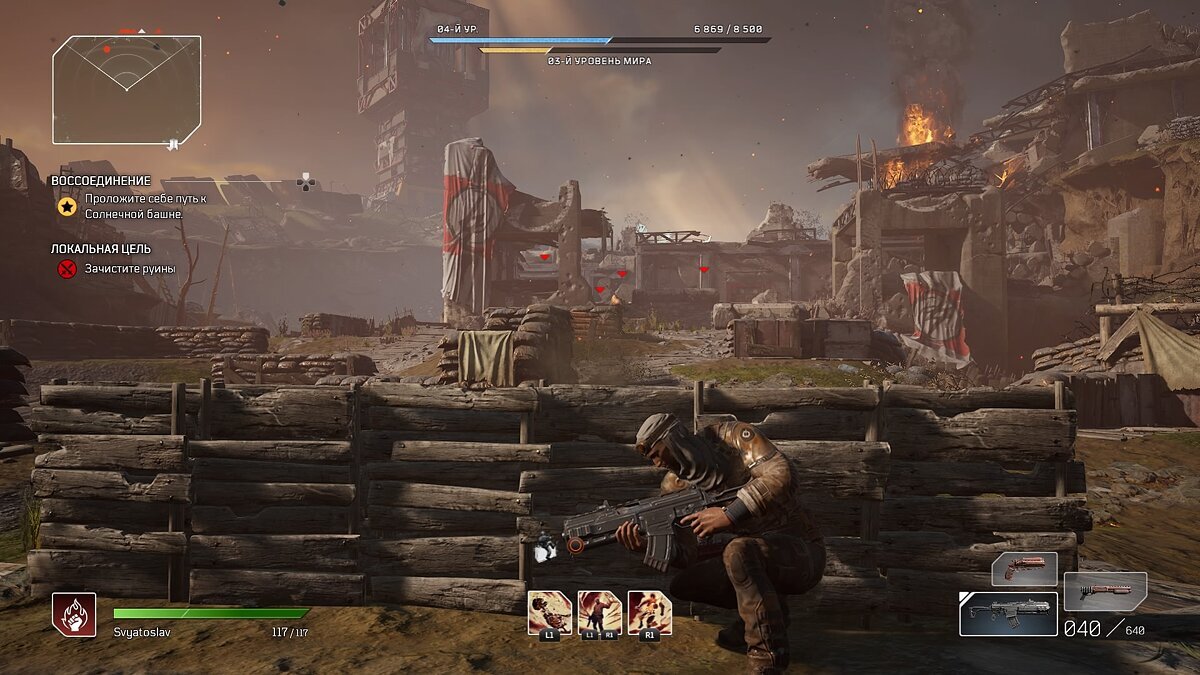The width and height of the screenshot is (1200, 675).
Task: Switch to the pump shotgun slot
Action: click(1104, 591)
